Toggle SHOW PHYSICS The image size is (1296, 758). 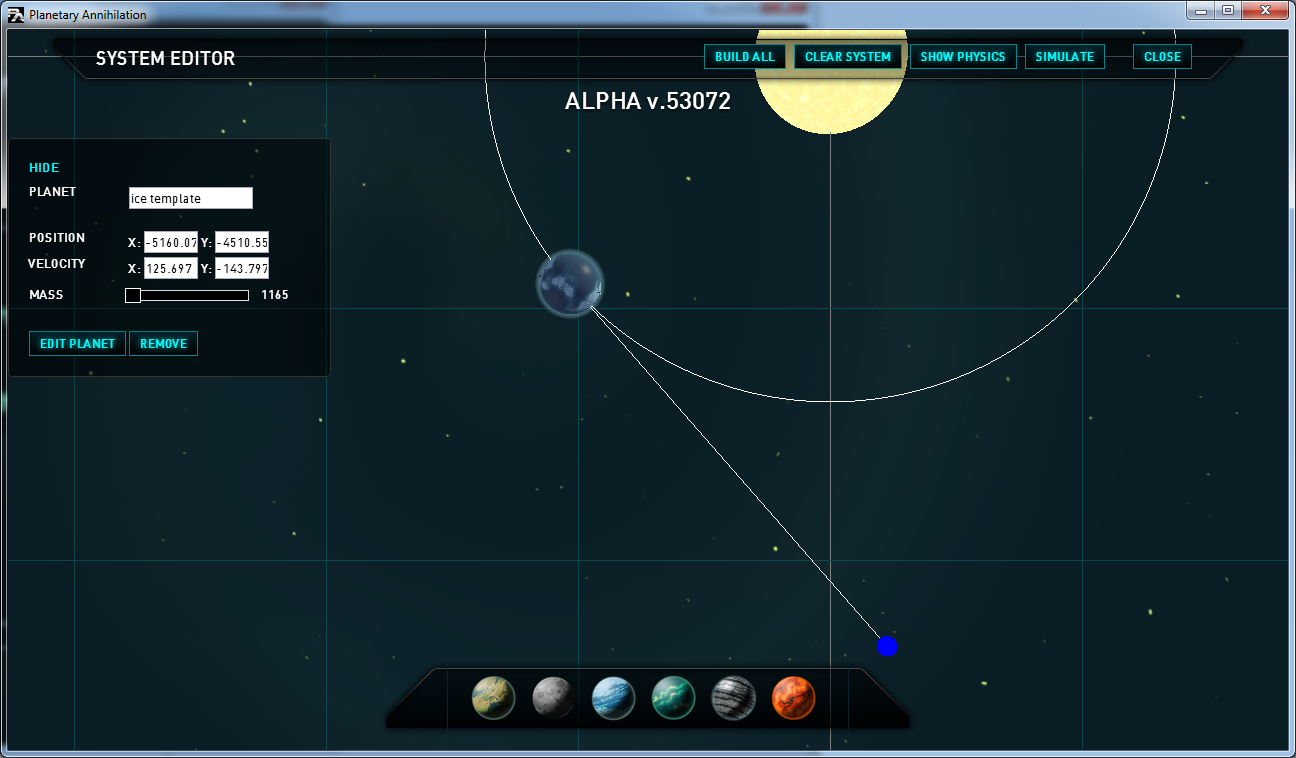point(963,57)
